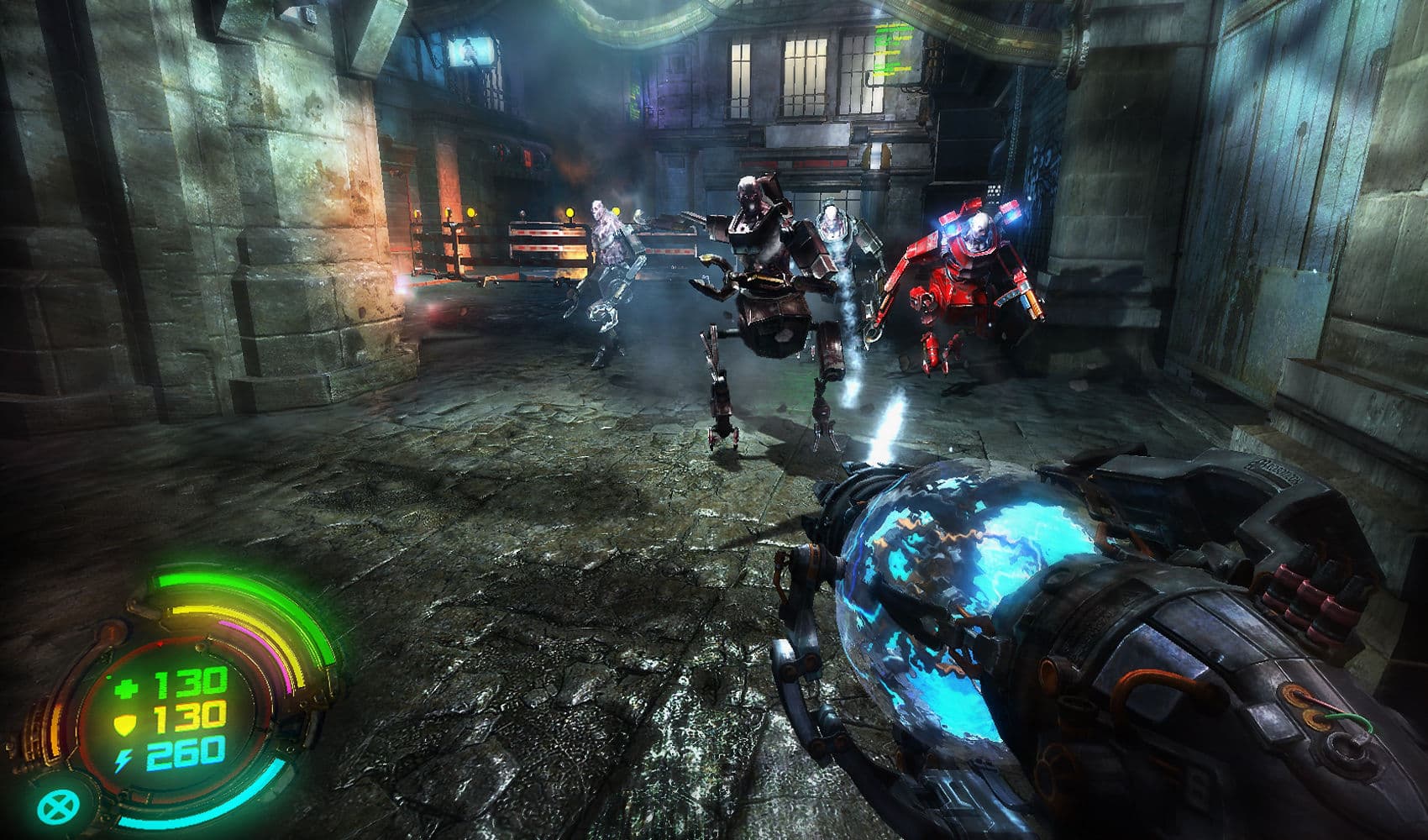Select the green health cross icon

[126, 687]
